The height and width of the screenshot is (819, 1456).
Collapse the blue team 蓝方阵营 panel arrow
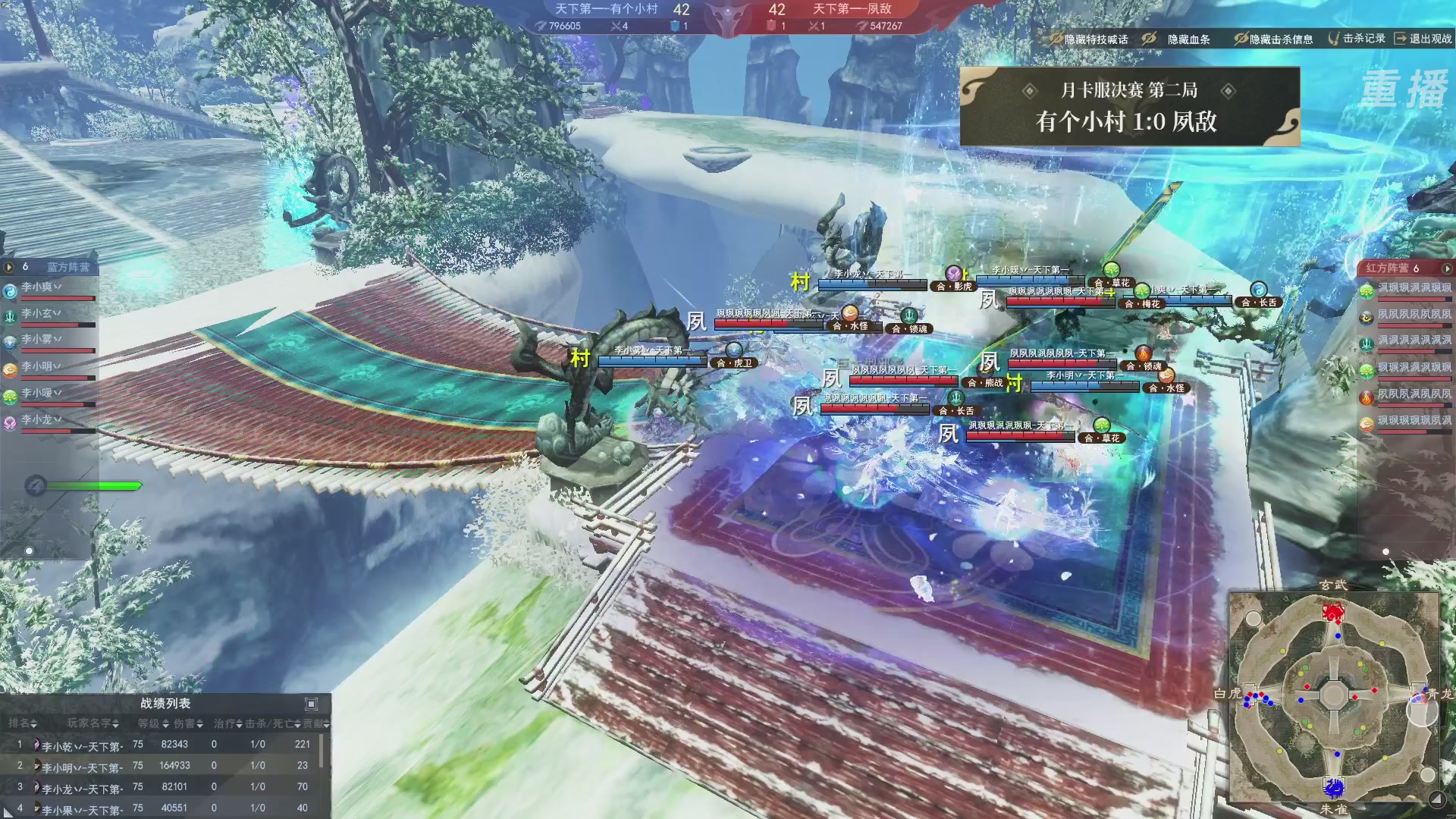point(9,267)
